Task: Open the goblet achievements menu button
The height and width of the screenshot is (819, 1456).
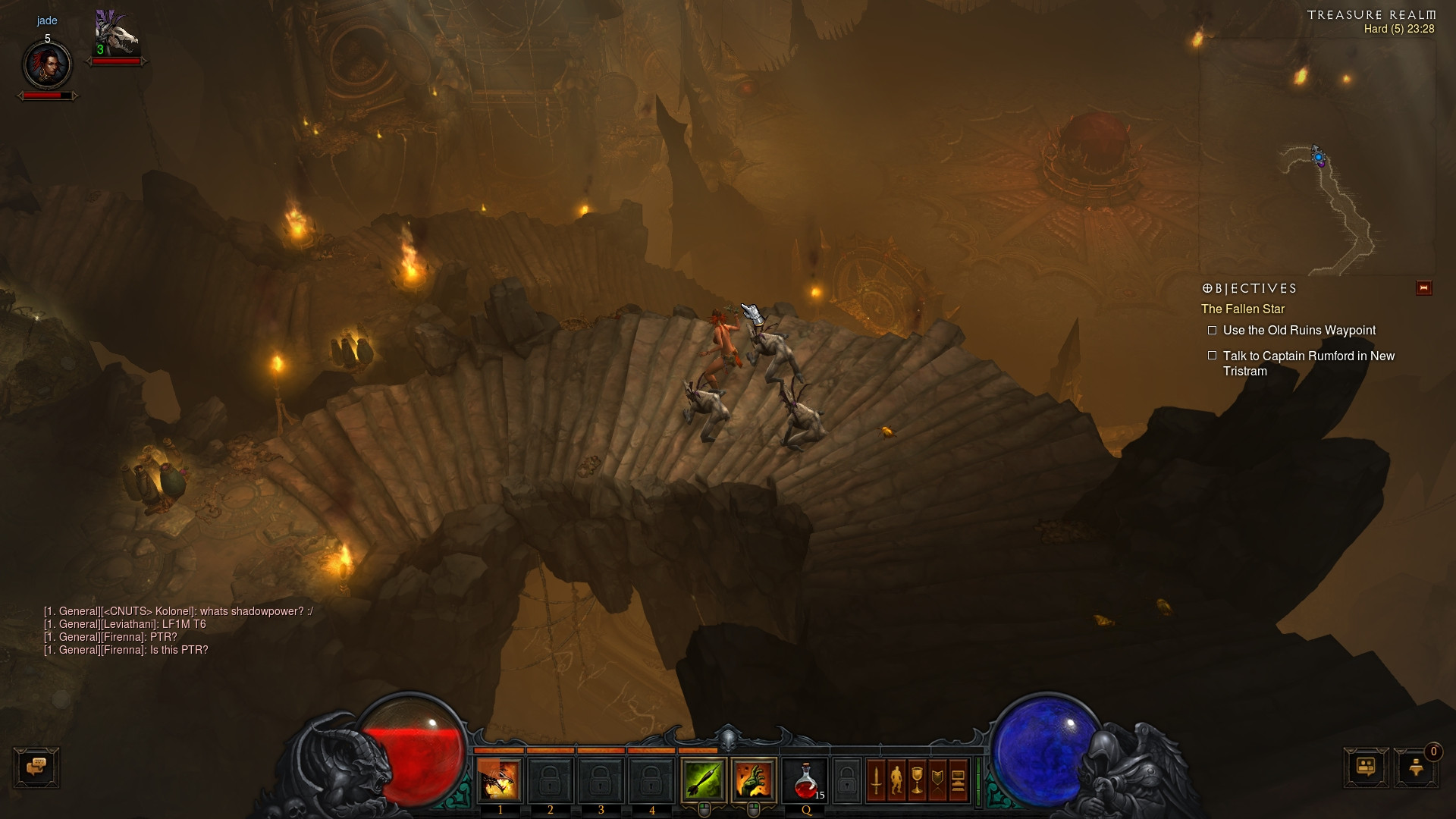Action: point(917,780)
